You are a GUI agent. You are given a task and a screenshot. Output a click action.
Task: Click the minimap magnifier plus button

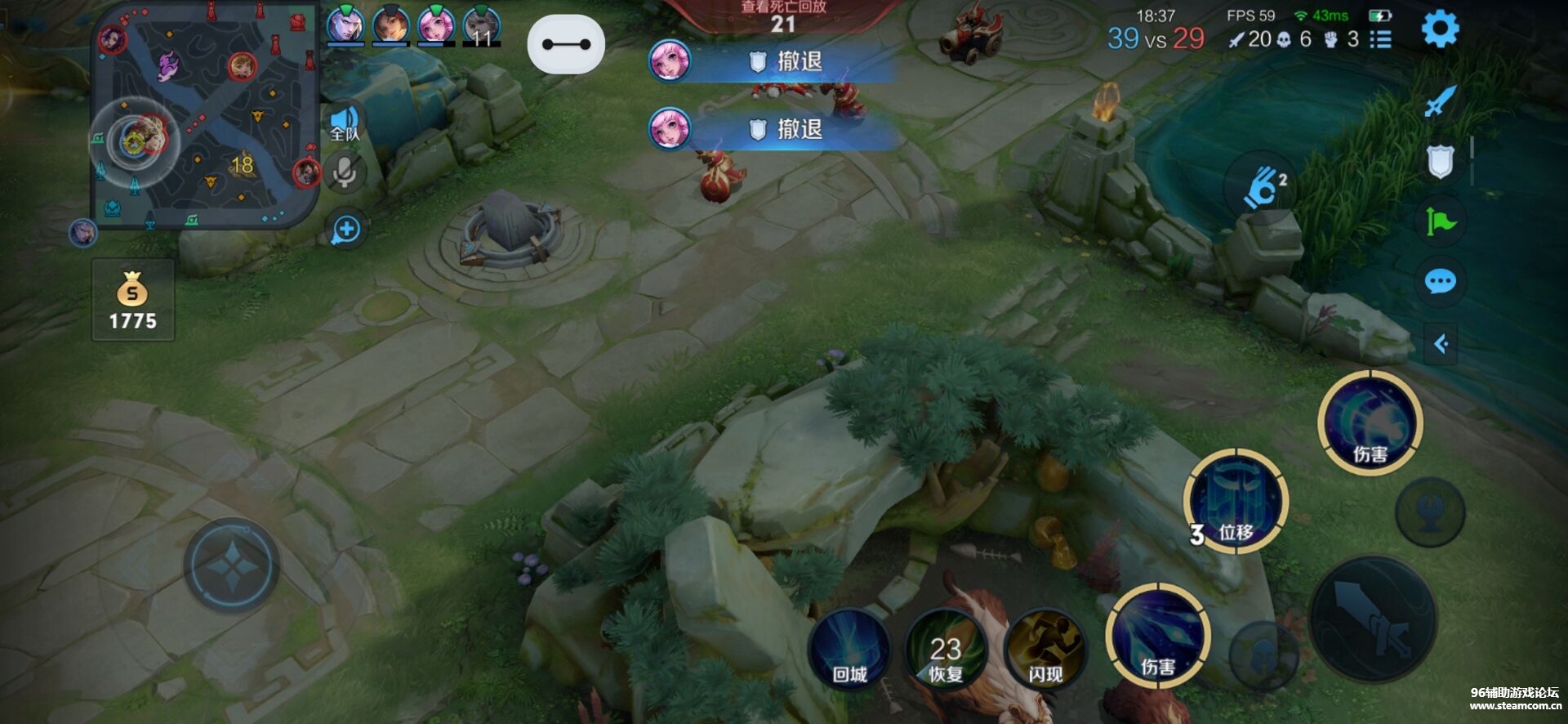[x=346, y=230]
